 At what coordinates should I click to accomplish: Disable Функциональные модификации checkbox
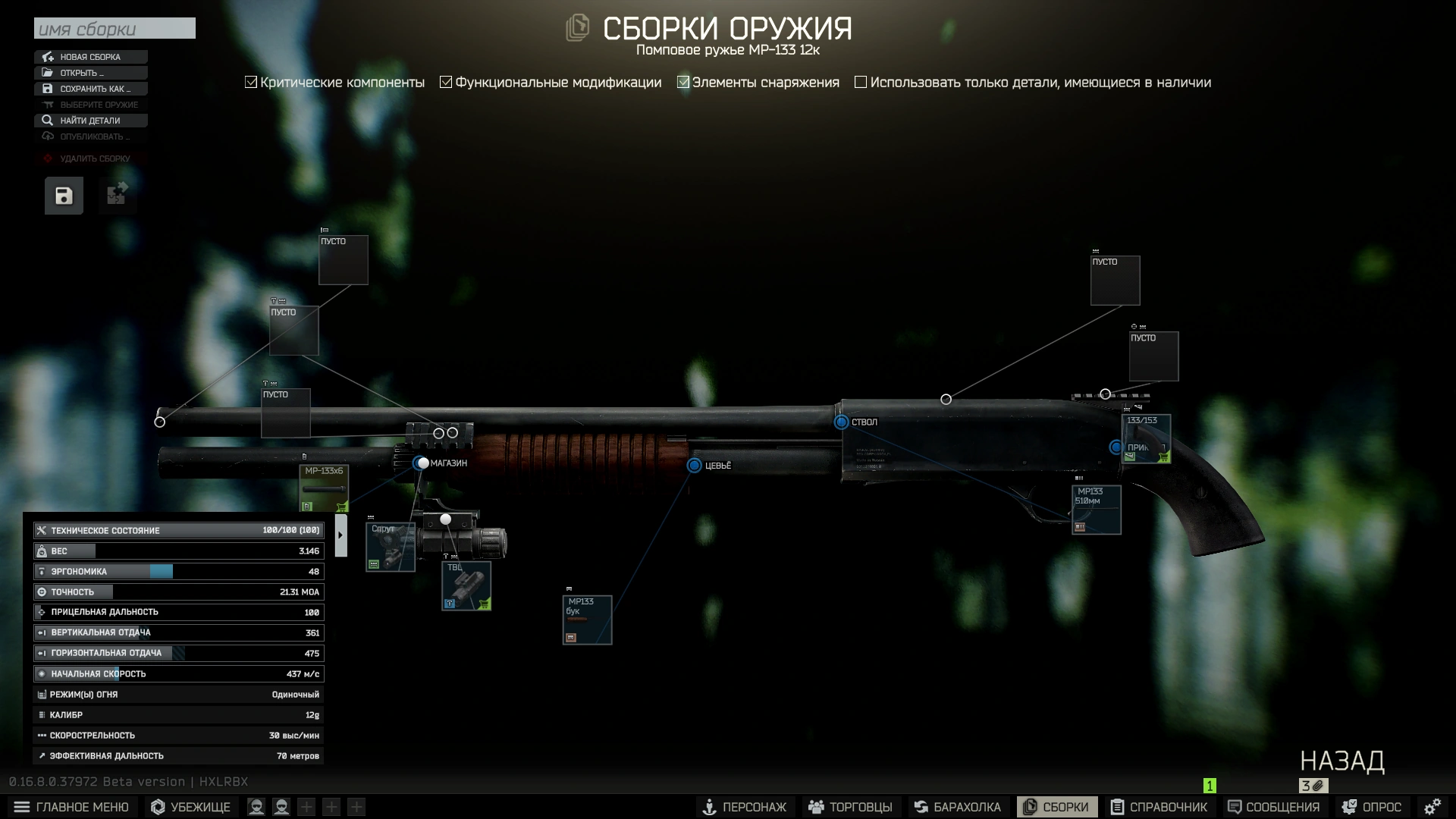click(446, 81)
